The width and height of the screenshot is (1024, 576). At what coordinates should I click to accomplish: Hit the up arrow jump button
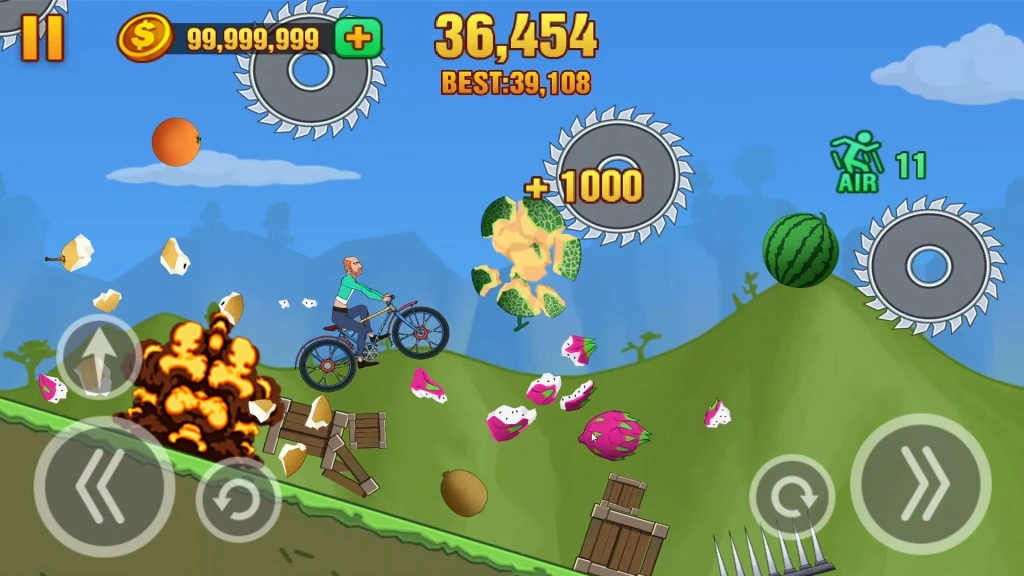(98, 356)
